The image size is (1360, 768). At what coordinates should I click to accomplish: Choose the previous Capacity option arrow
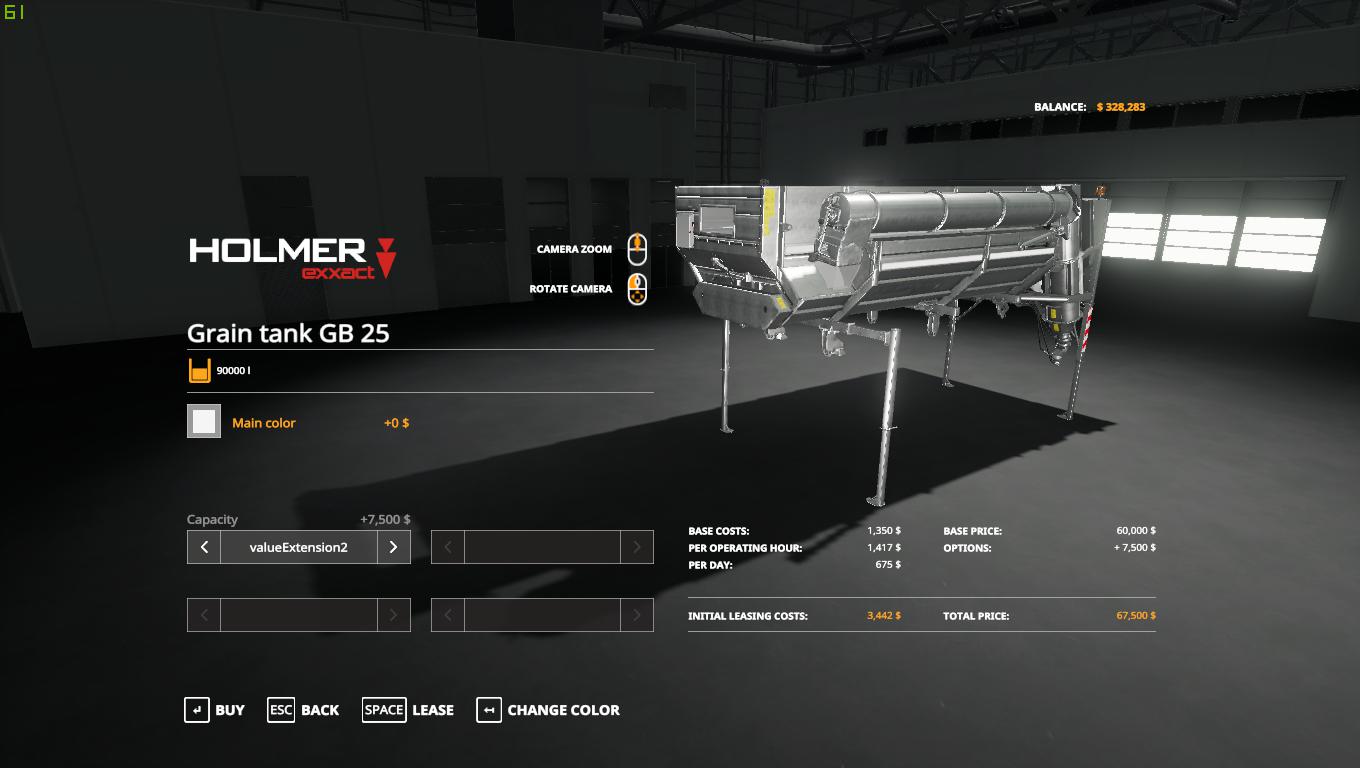[x=204, y=547]
